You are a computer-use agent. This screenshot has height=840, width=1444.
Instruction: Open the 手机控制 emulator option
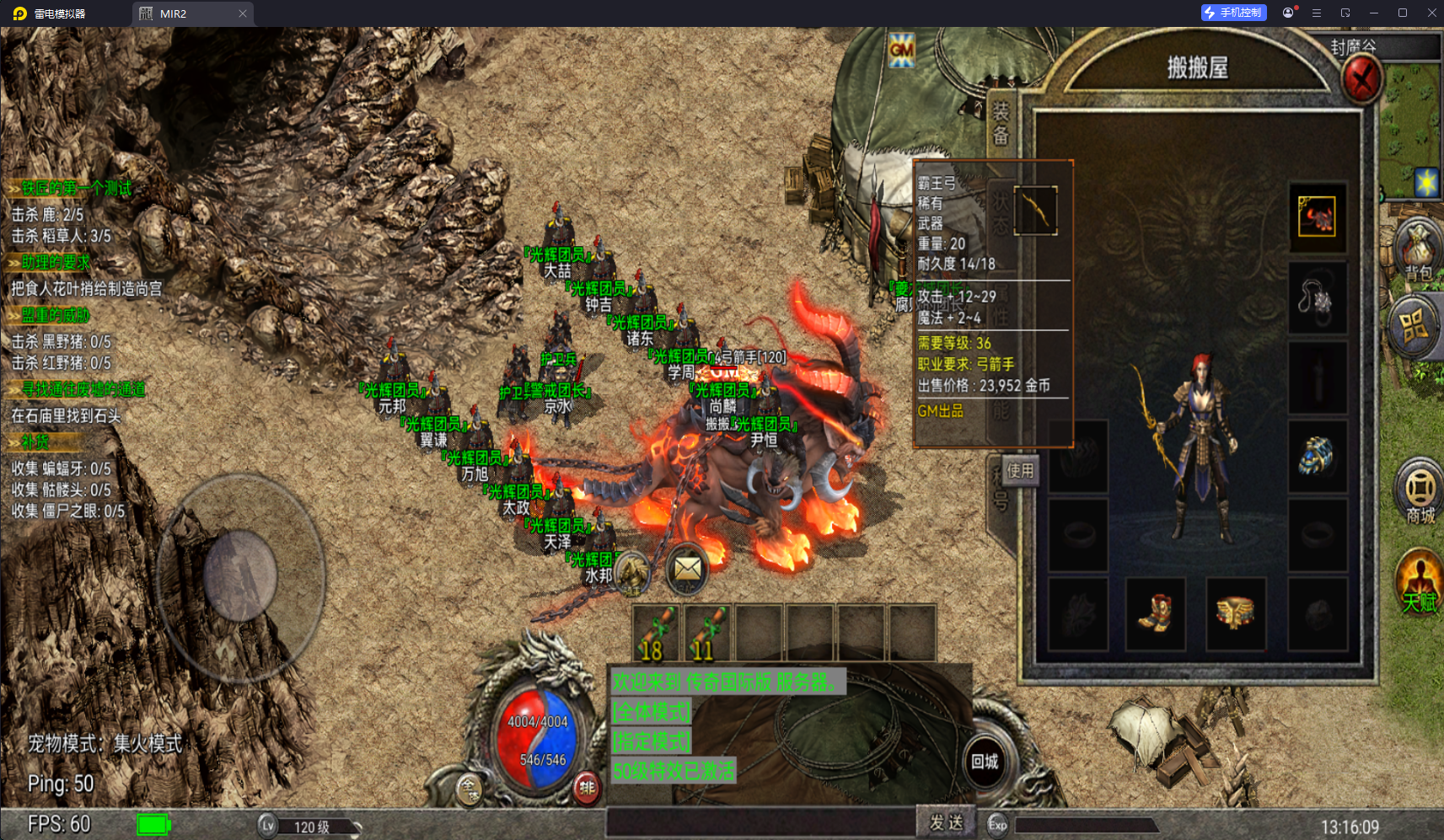tap(1233, 13)
